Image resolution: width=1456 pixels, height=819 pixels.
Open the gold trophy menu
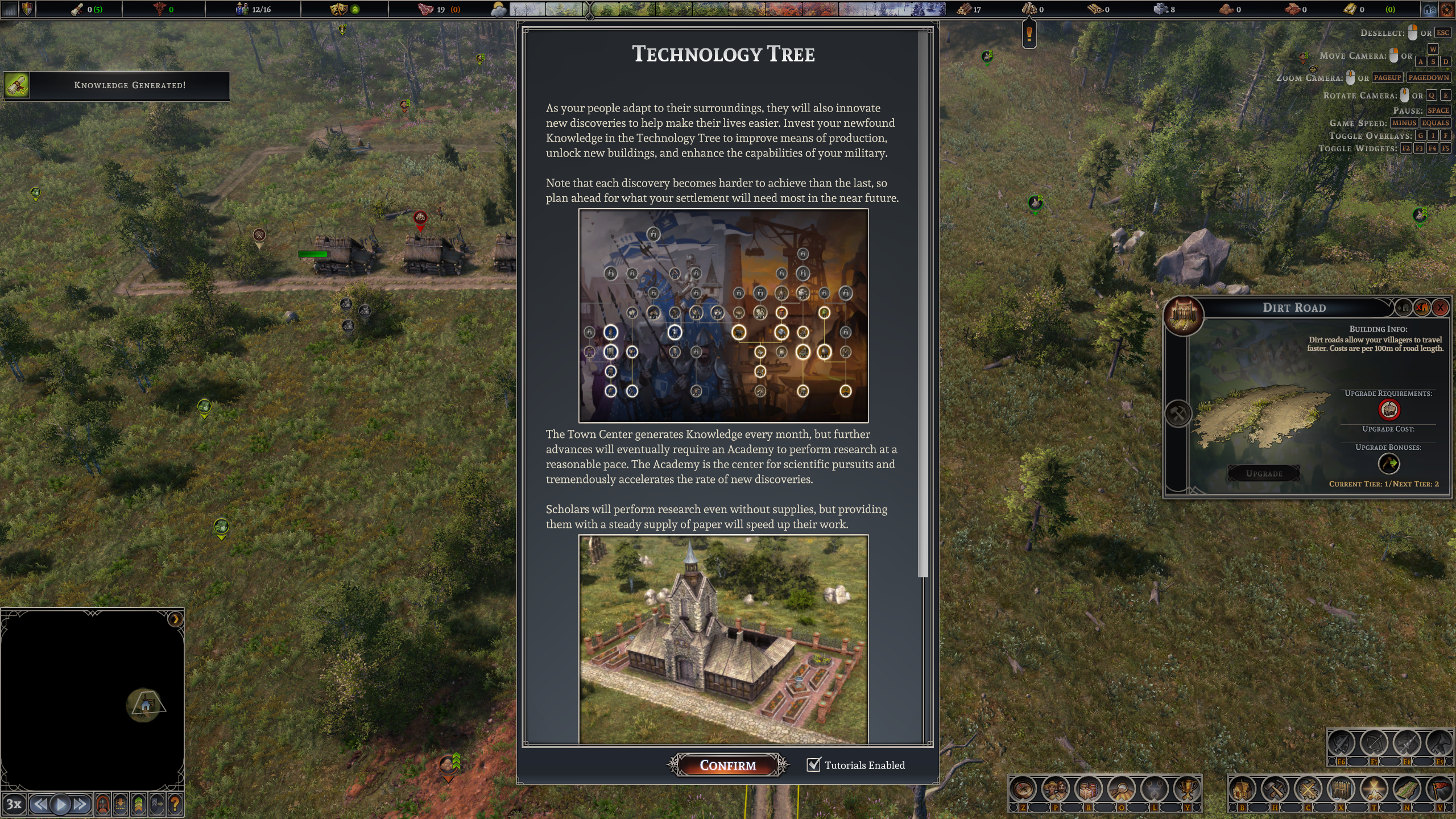[x=1186, y=789]
